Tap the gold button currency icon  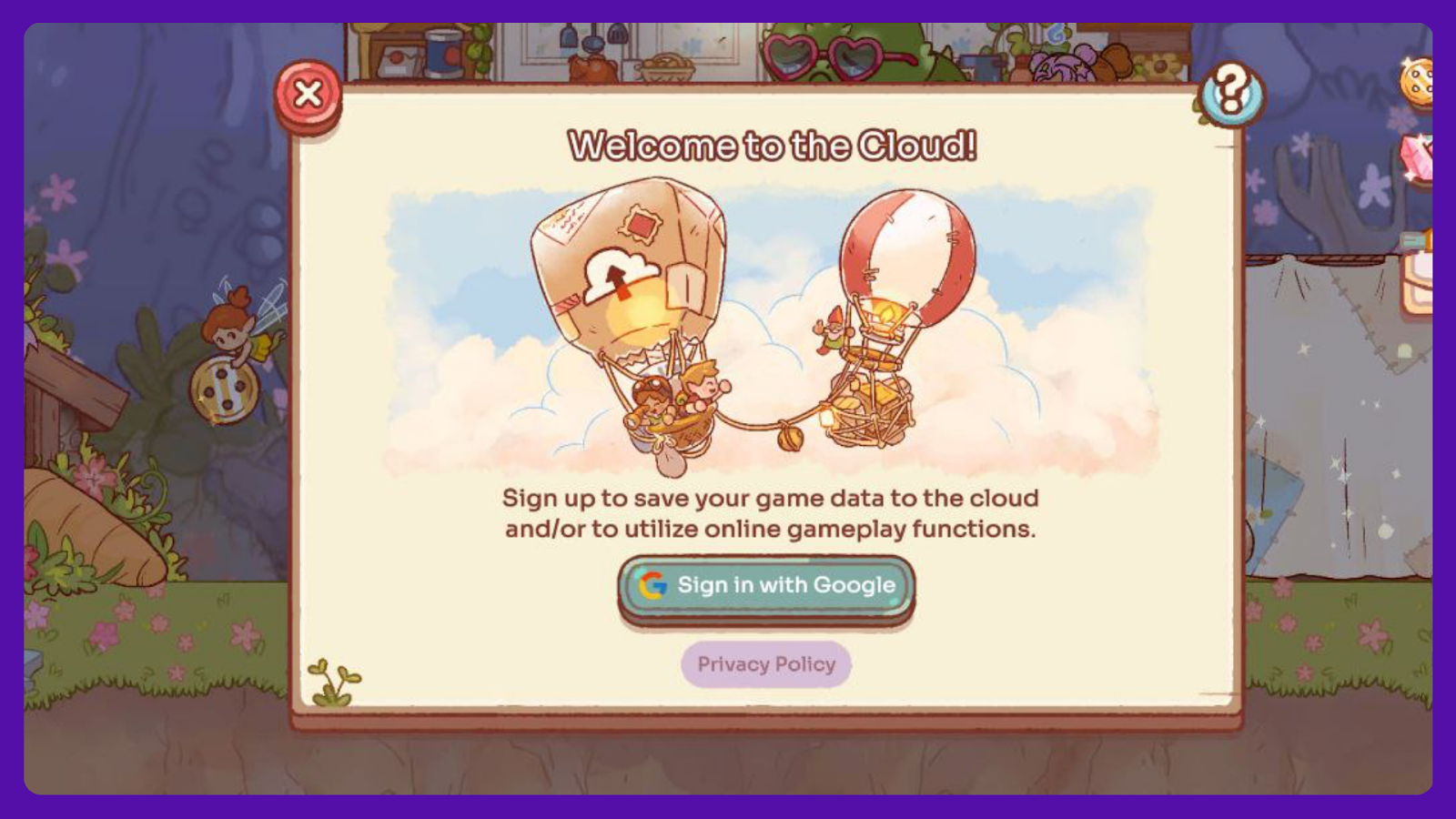(1419, 81)
